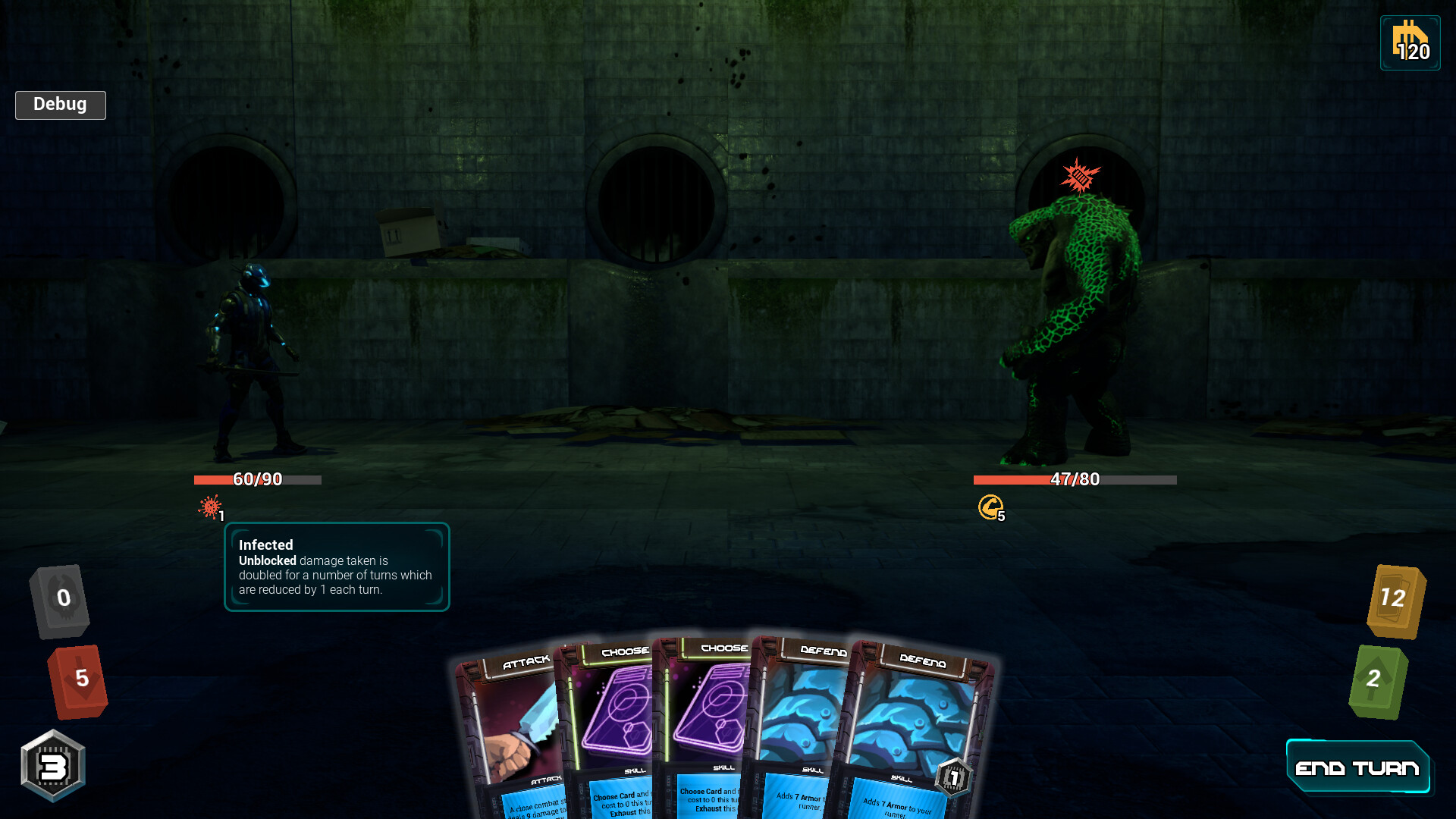Image resolution: width=1456 pixels, height=819 pixels.
Task: Open the Debug menu
Action: click(x=60, y=105)
